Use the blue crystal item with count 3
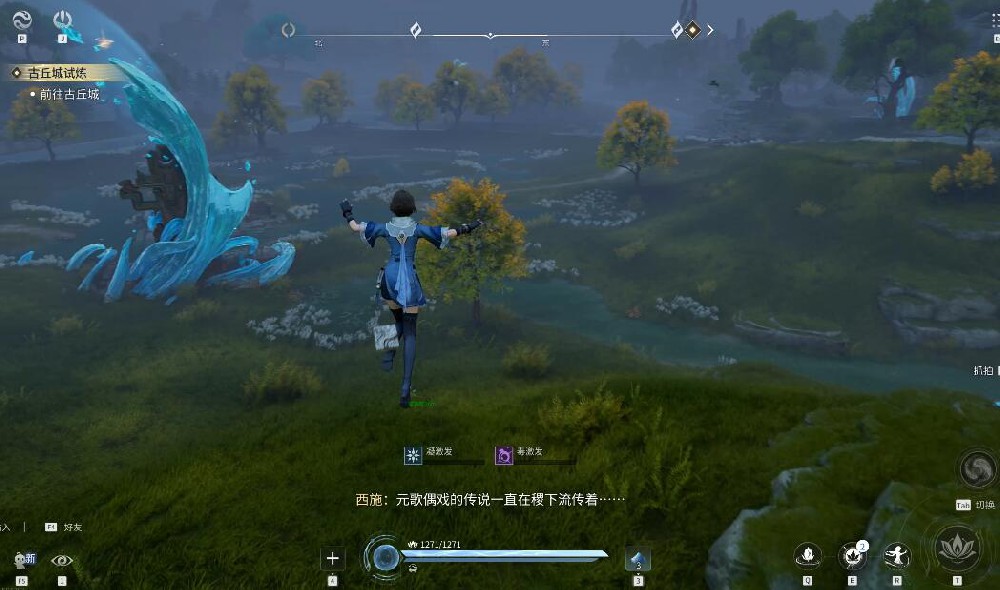This screenshot has height=590, width=1000. [x=638, y=560]
